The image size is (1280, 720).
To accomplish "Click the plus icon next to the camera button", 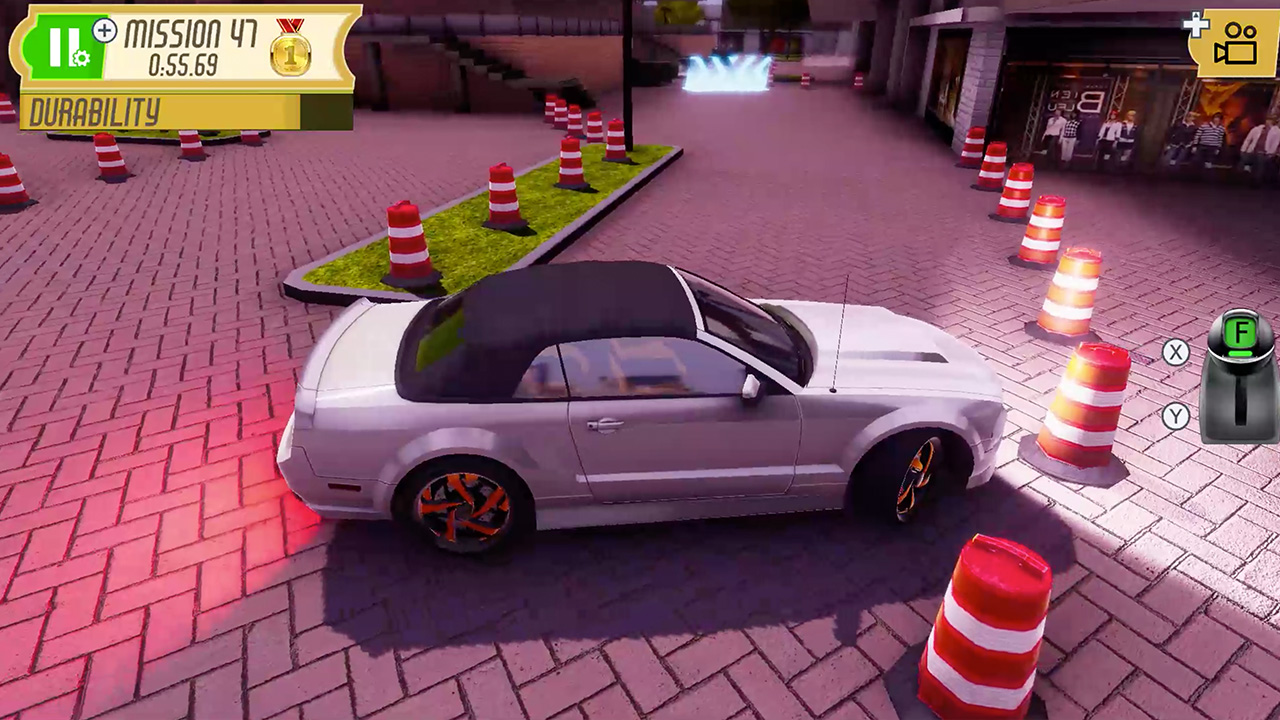I will 1197,26.
